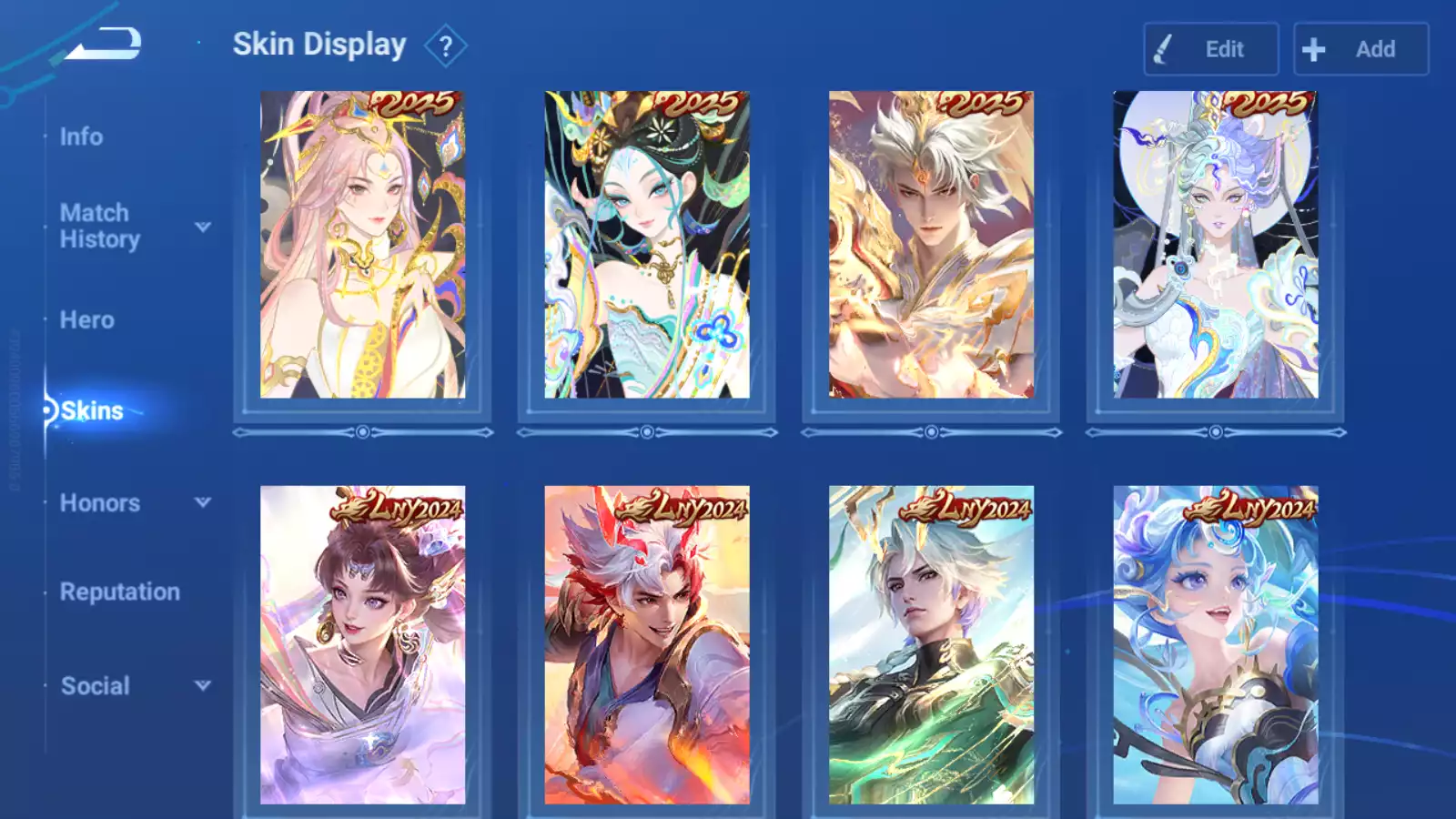Select the blue-haired LNY2024 skin card

coord(1215,644)
